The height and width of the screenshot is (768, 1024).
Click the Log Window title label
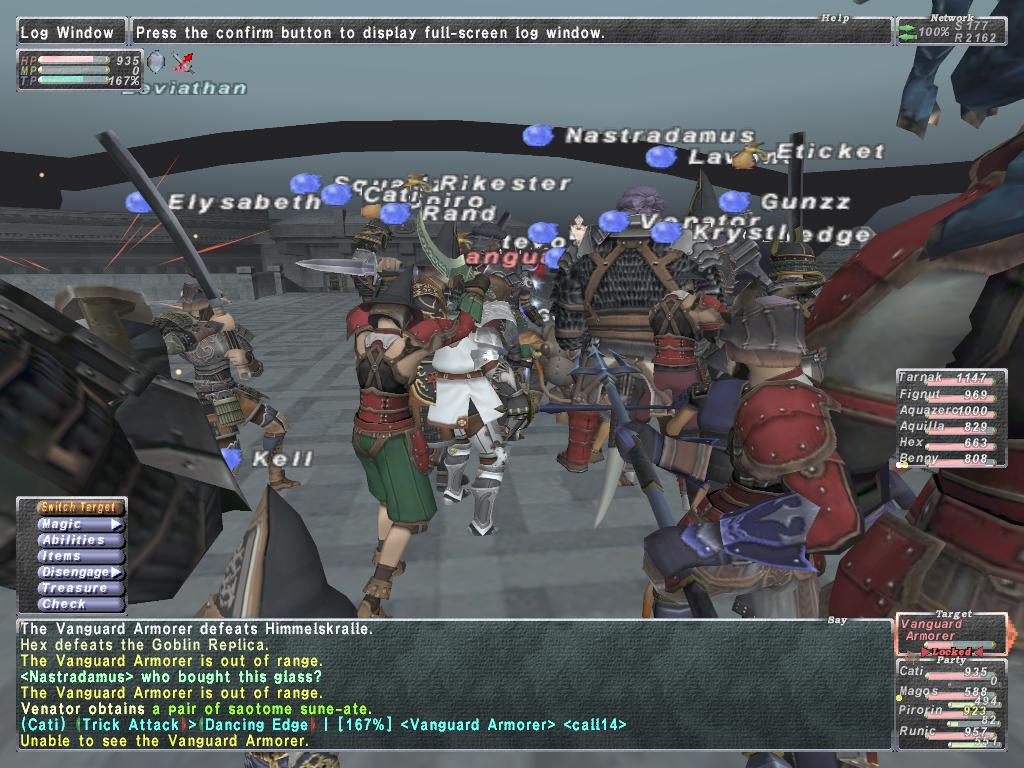[72, 32]
